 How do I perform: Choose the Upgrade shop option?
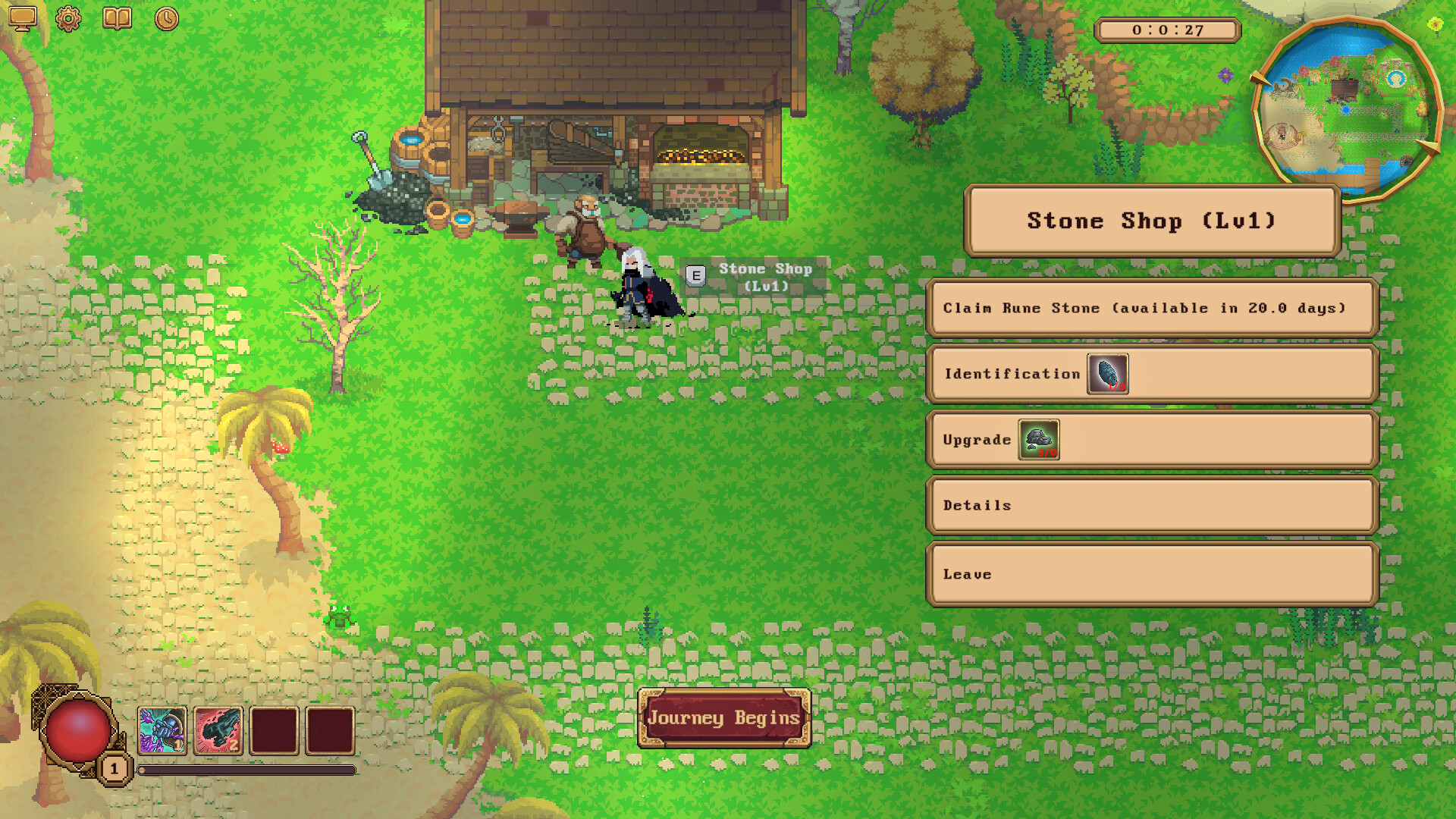click(x=1151, y=440)
